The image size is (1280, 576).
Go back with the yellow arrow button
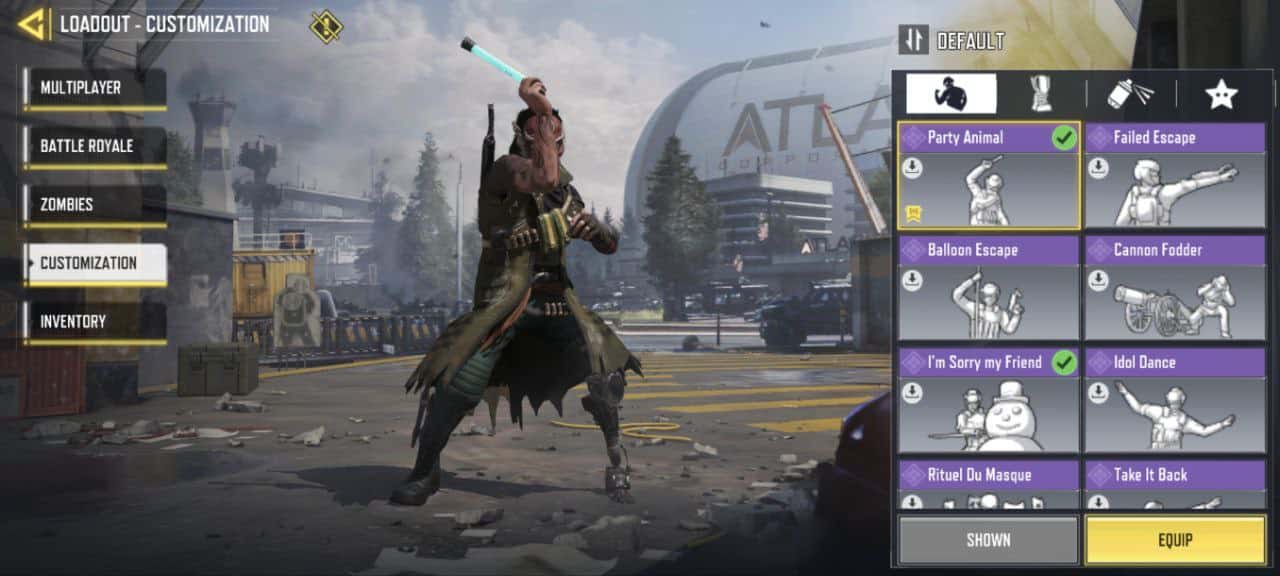(33, 24)
